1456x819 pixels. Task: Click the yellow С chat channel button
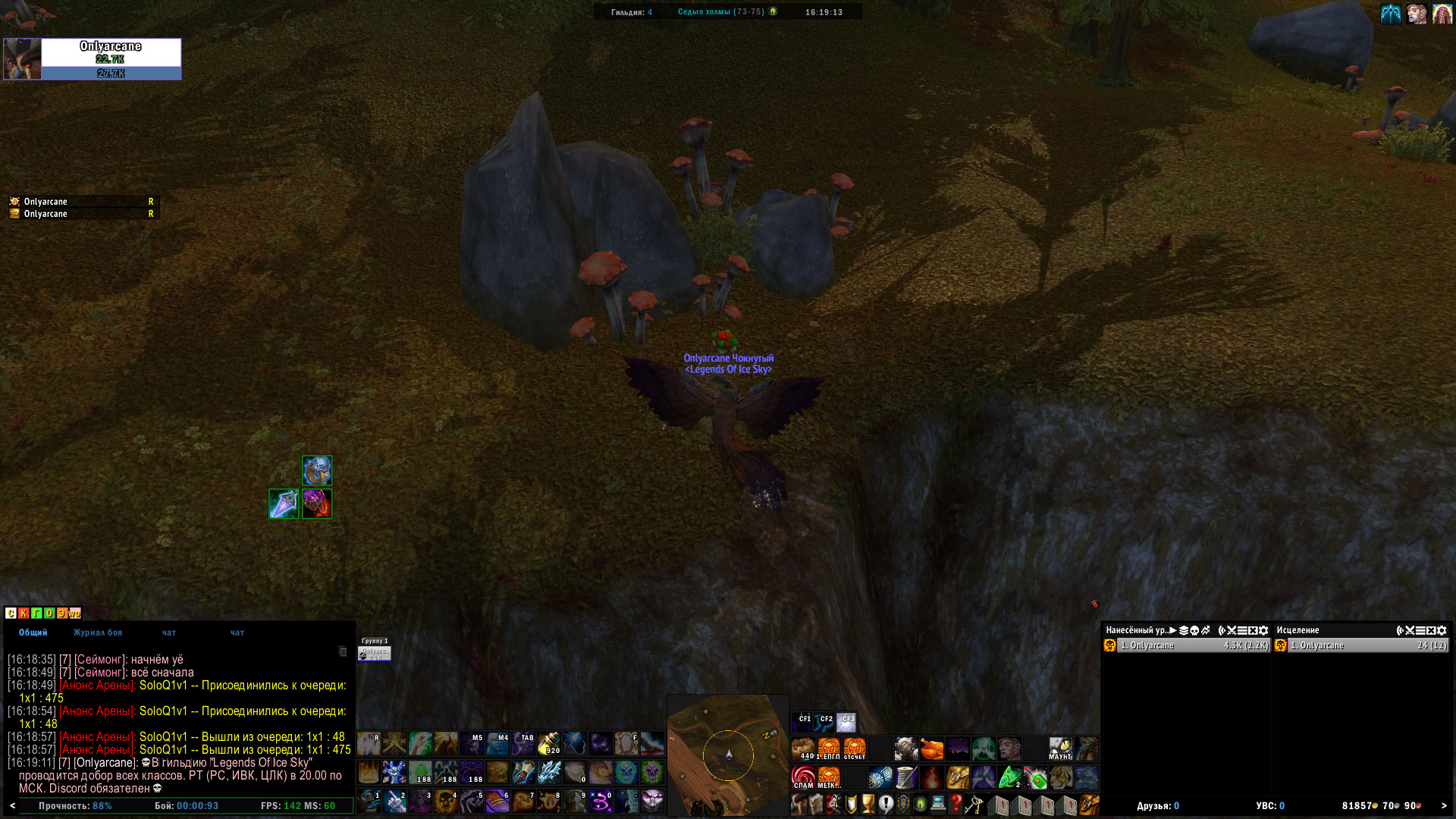[x=11, y=613]
